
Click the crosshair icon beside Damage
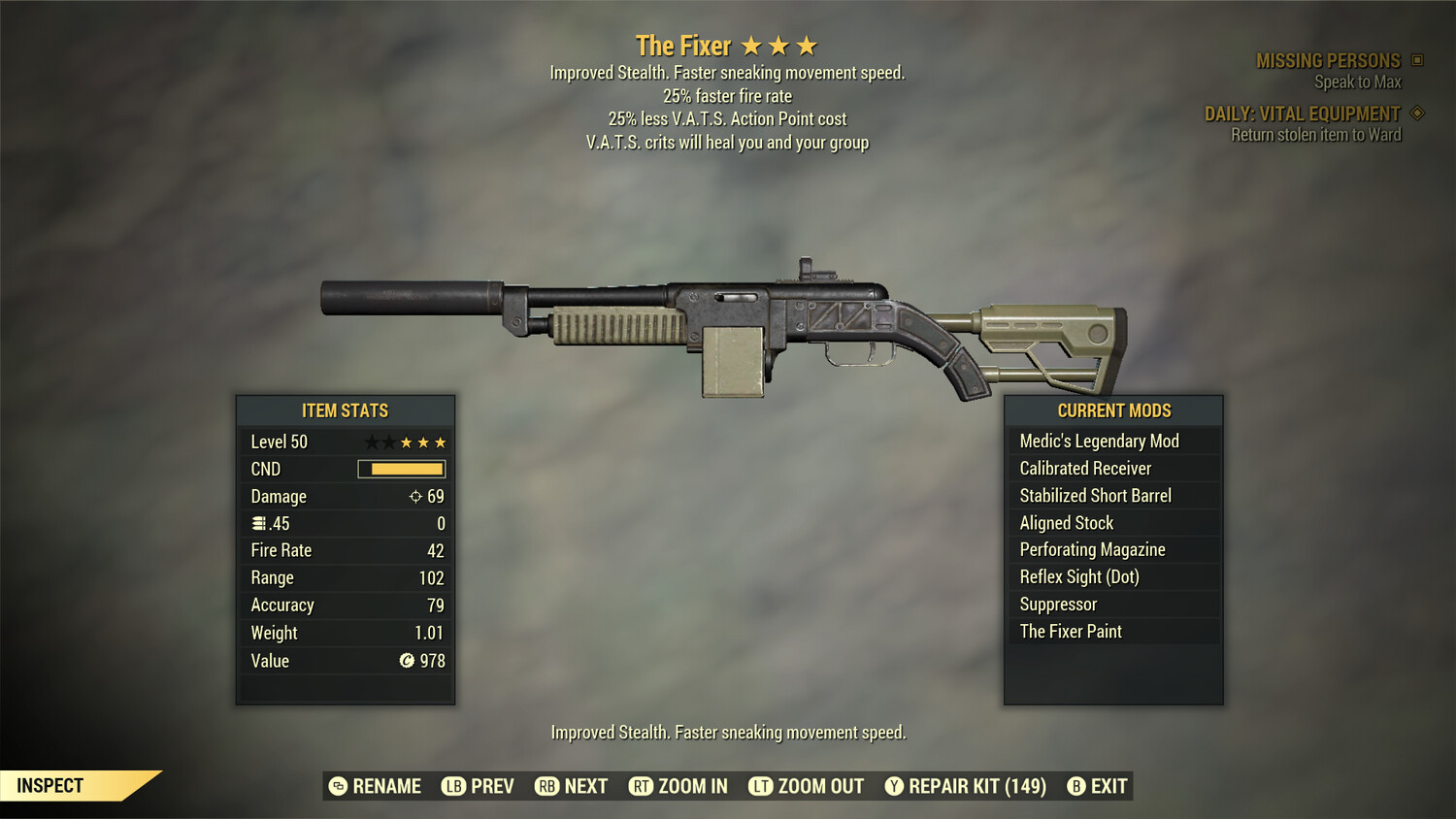[x=415, y=496]
